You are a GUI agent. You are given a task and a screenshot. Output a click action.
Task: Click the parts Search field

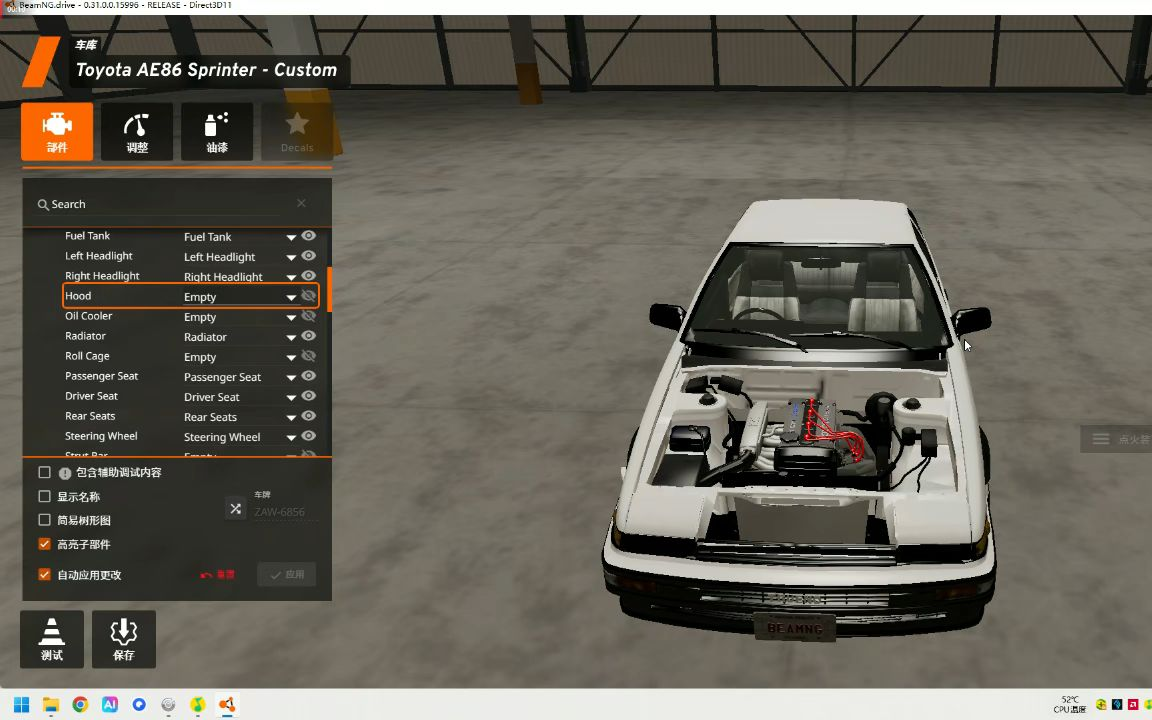160,204
